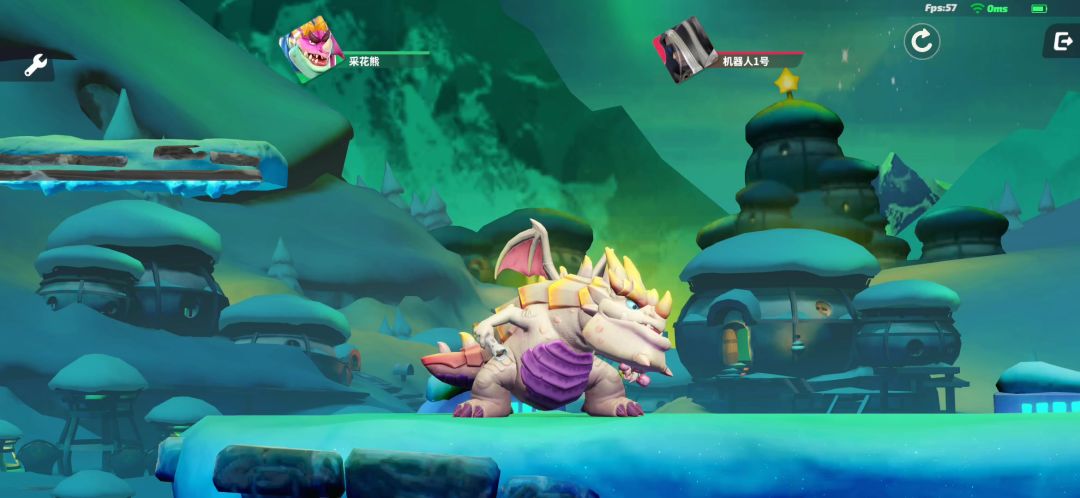Viewport: 1080px width, 498px height.
Task: Exit the match via the exit icon
Action: [1061, 41]
